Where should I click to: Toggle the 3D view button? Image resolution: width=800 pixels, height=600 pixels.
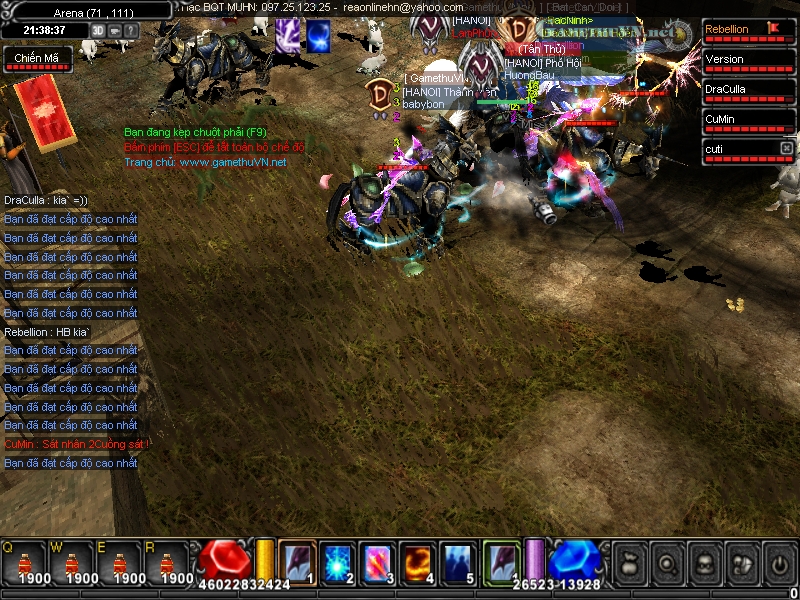[x=98, y=30]
